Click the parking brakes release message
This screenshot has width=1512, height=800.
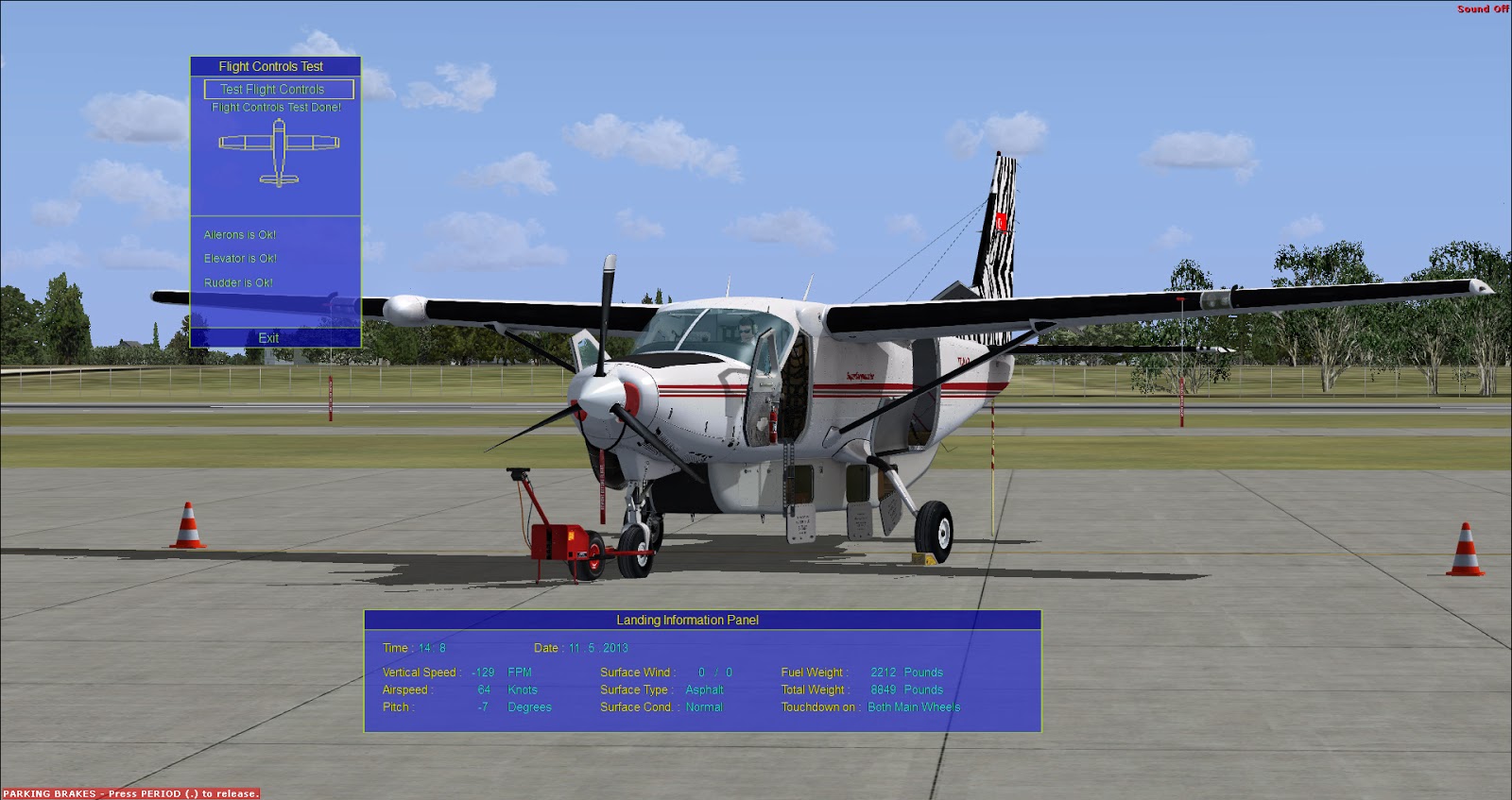coord(128,794)
